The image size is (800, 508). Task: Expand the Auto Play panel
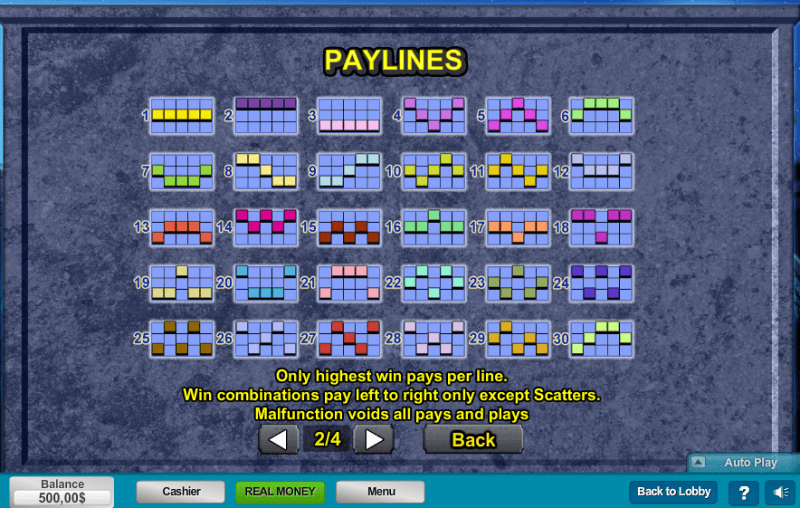click(741, 463)
